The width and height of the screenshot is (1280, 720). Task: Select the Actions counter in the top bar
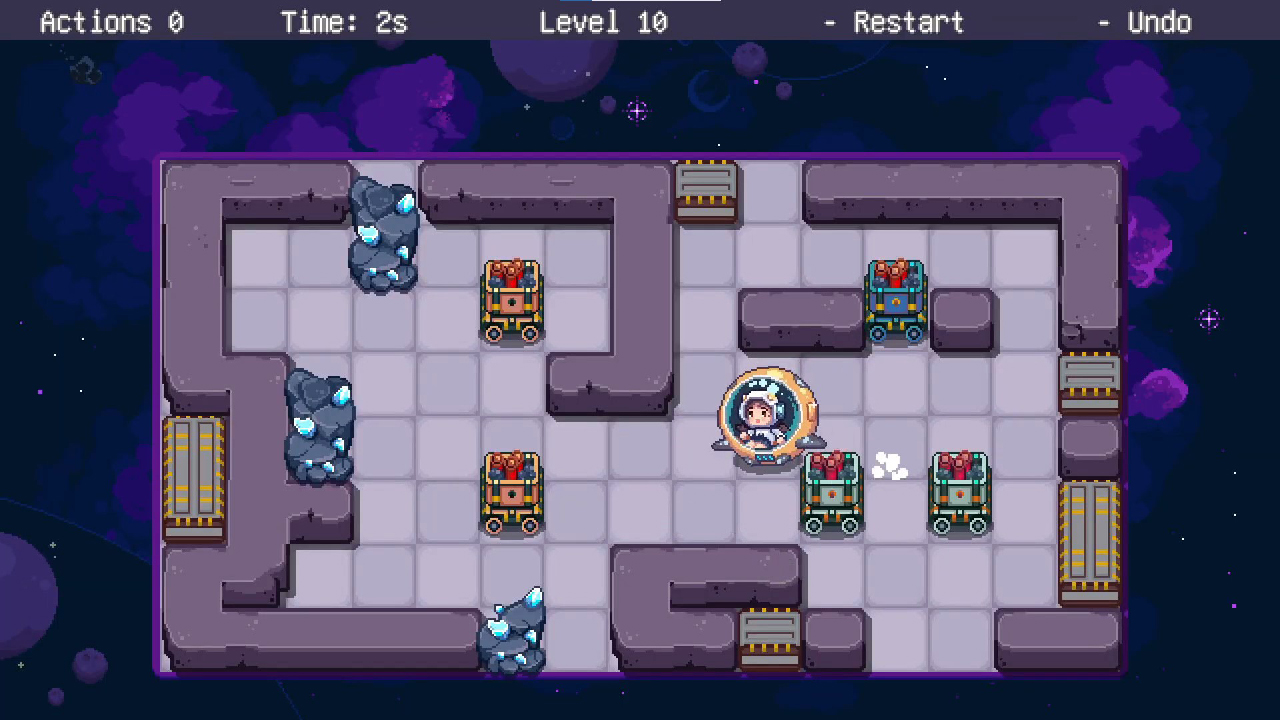coord(112,22)
